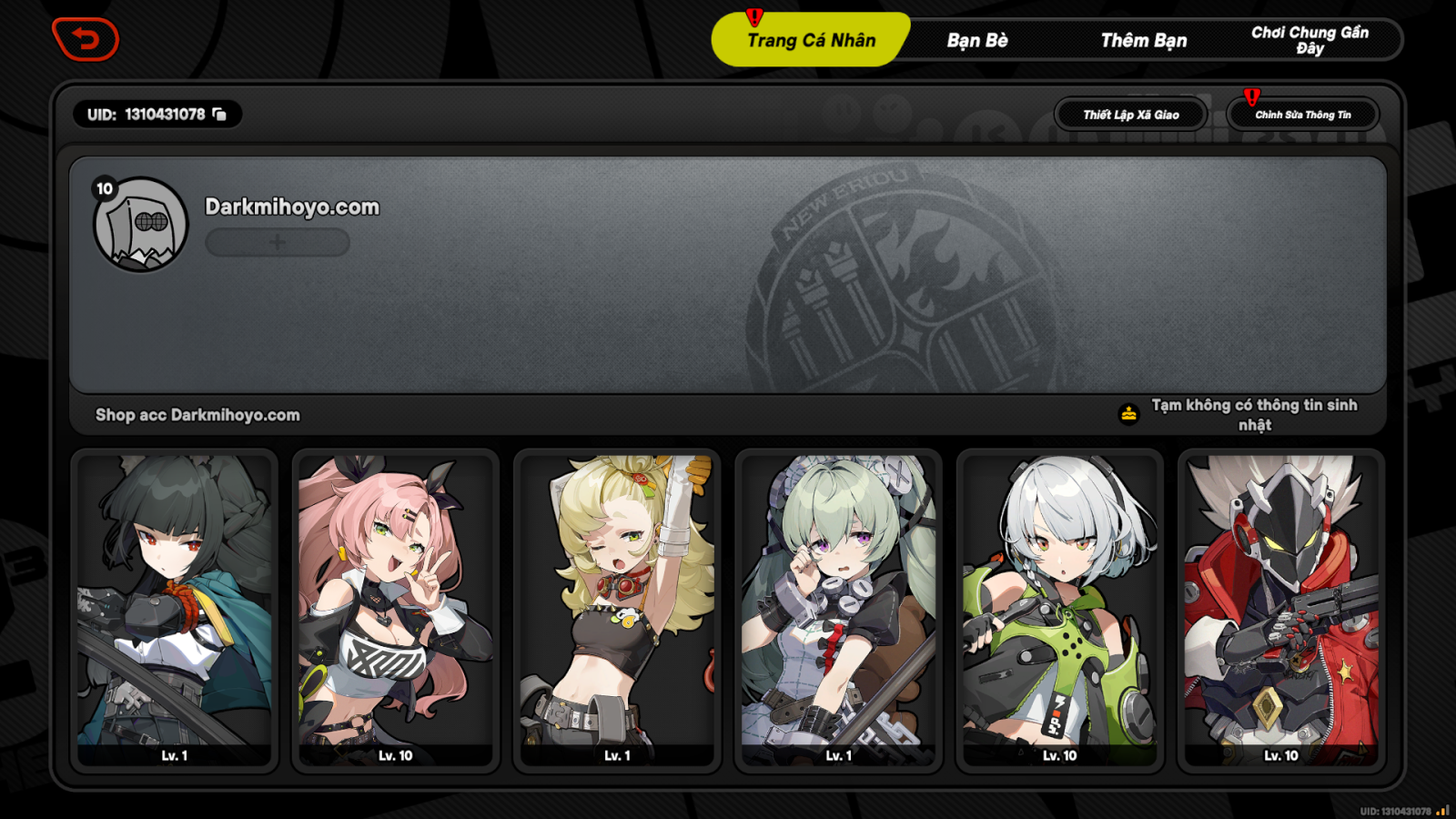Select the Trang Cá Nhân tab

(809, 39)
